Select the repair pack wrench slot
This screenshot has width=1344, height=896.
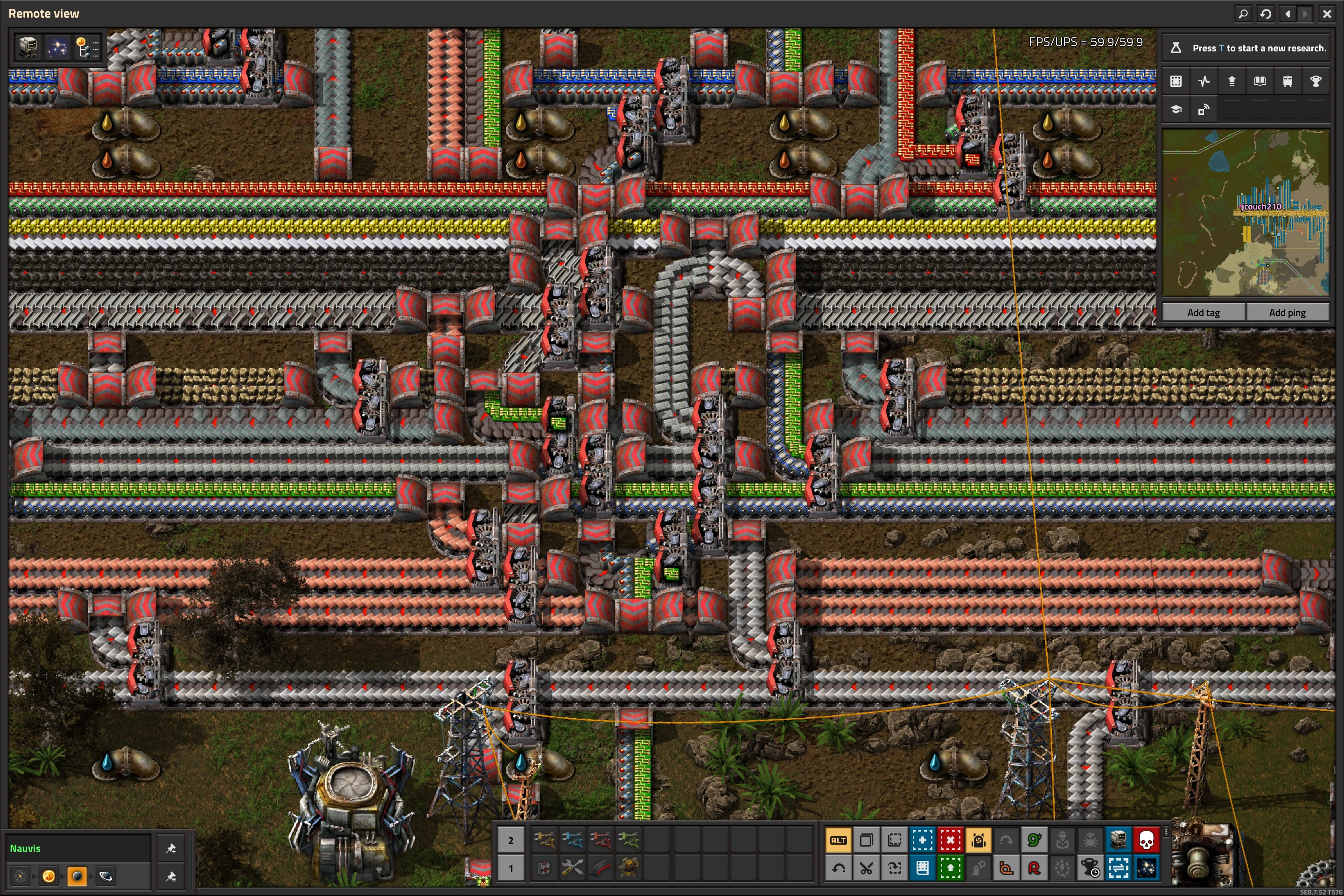[x=572, y=868]
